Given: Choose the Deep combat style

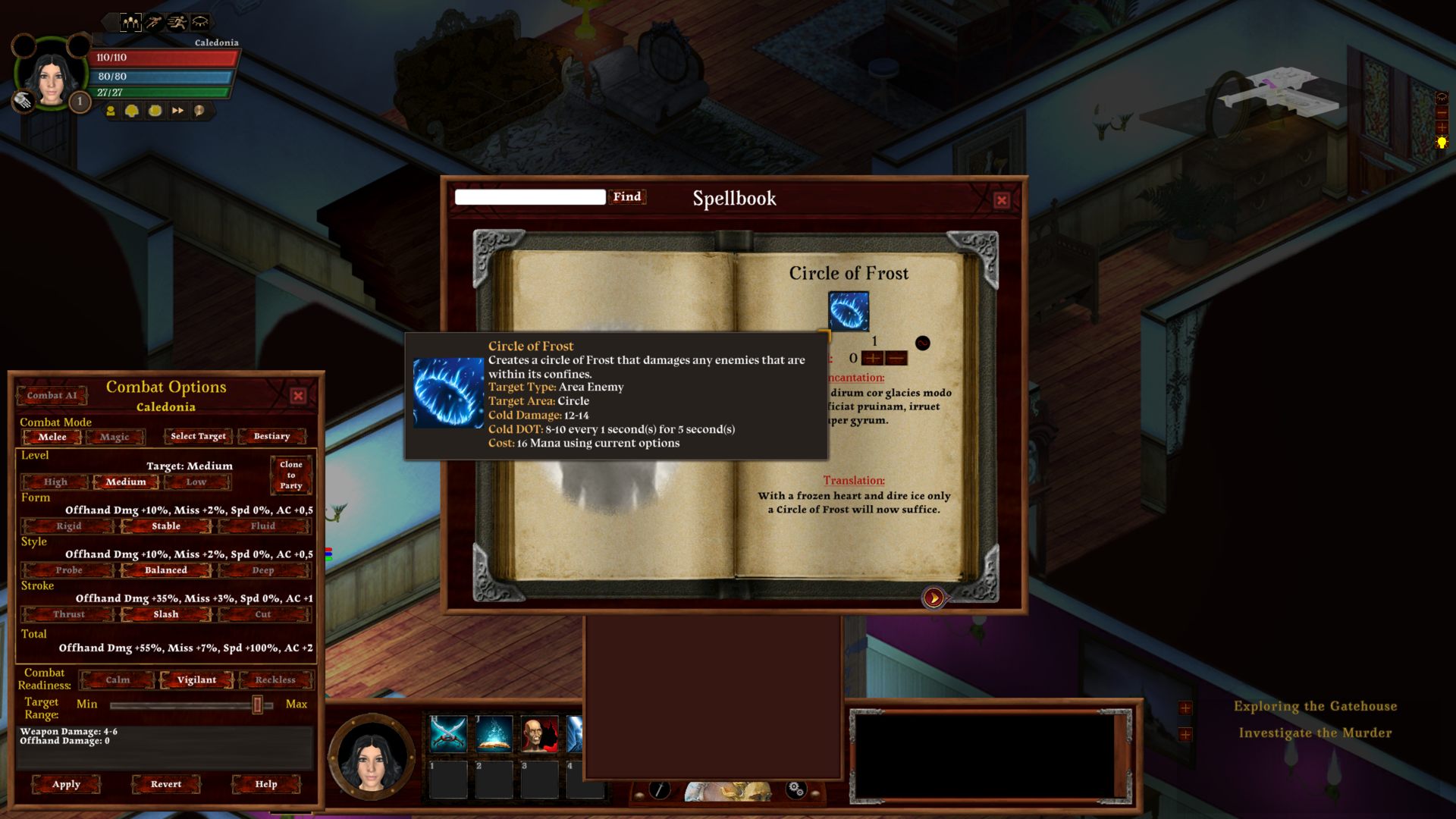Looking at the screenshot, I should tap(263, 570).
